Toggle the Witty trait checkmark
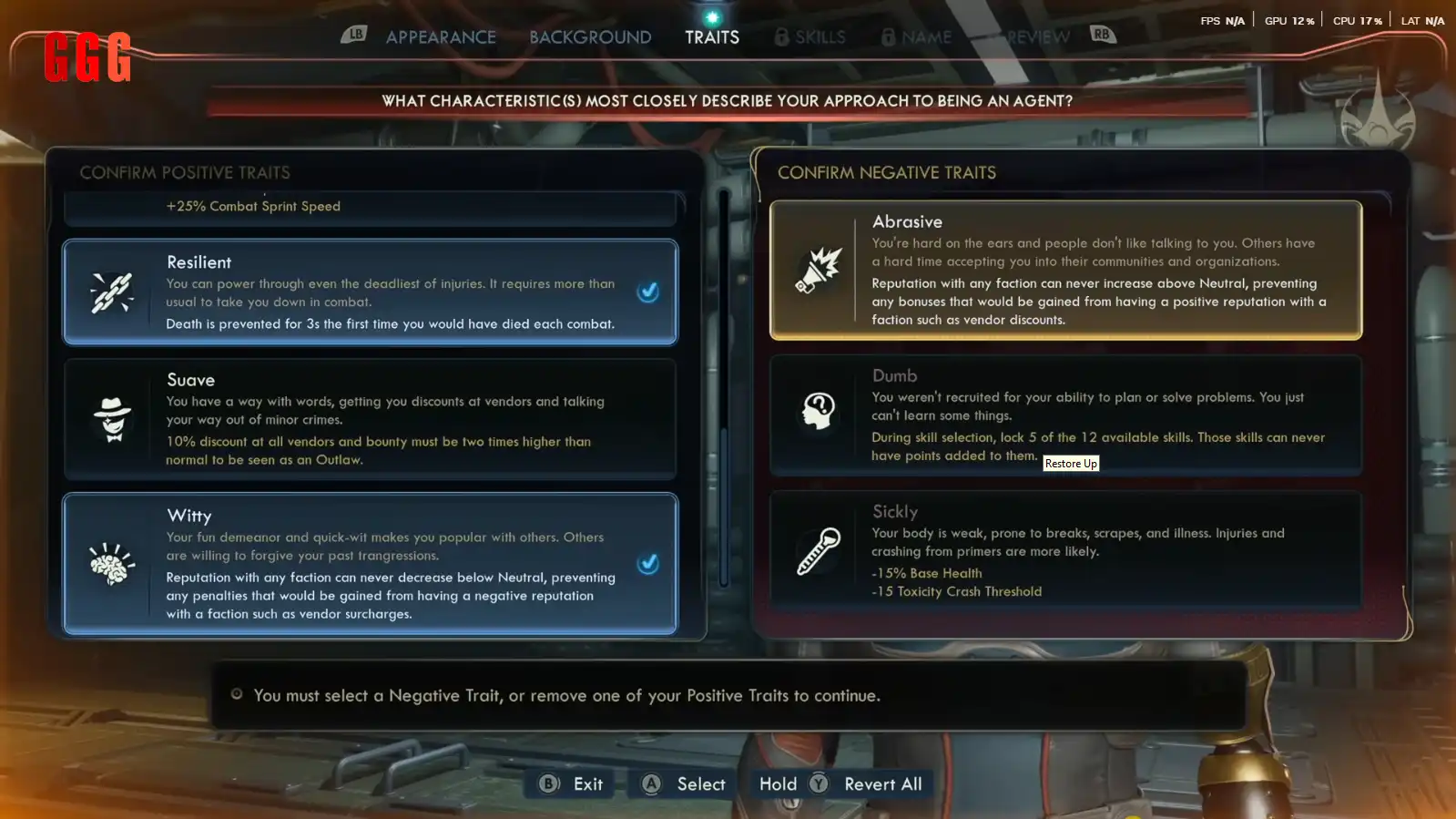Screen dimensions: 1456x819 tap(648, 564)
